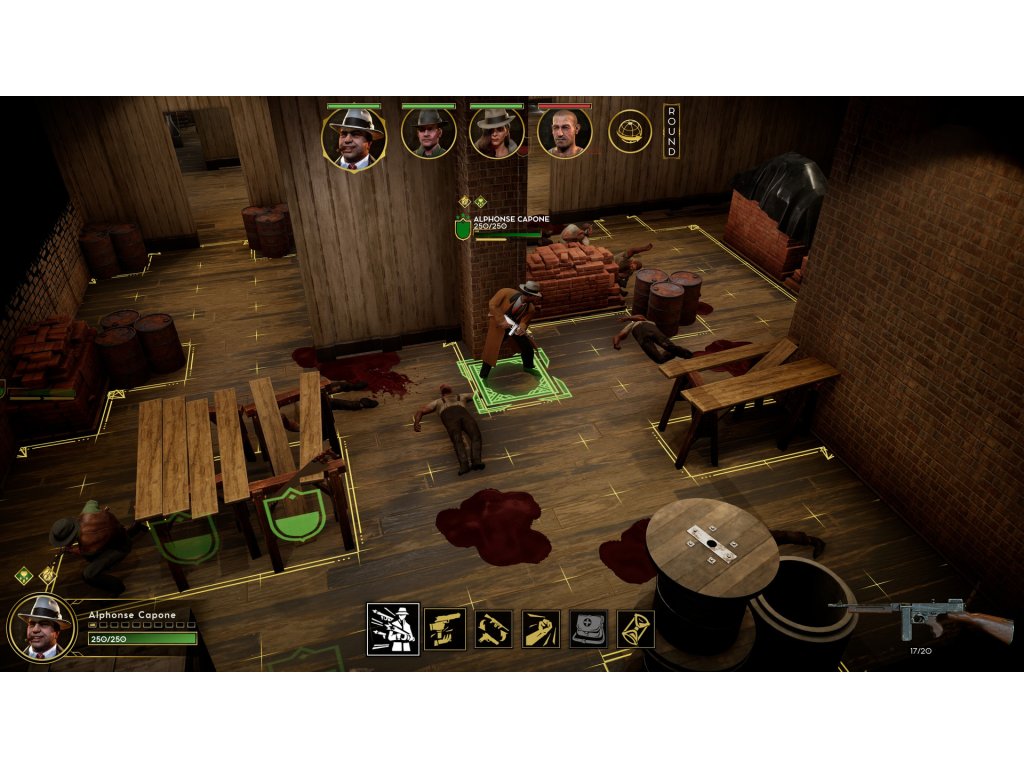Select the bald enemy portrait with red bar
1024x768 pixels.
point(564,132)
